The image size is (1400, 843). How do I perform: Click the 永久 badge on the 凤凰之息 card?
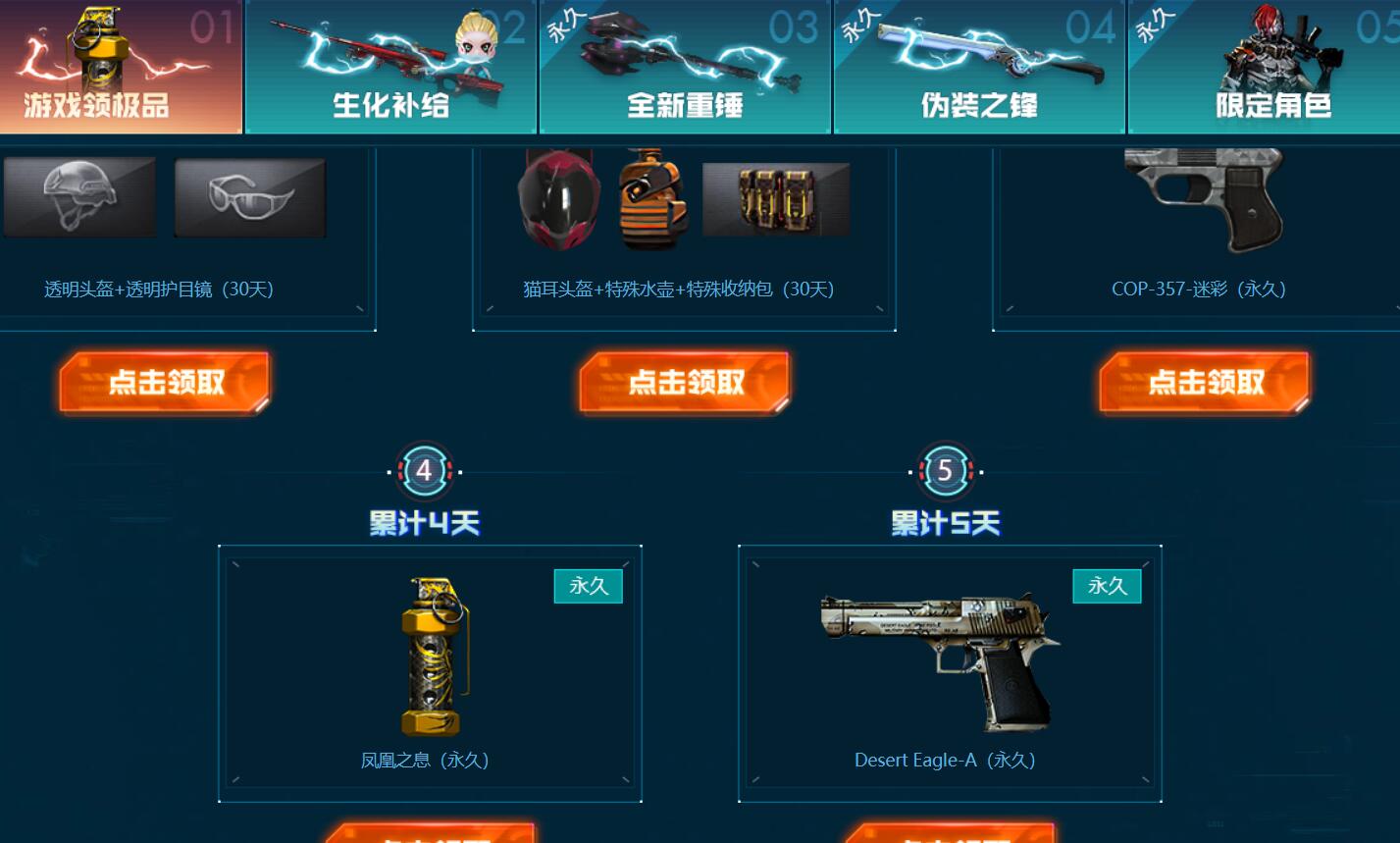[588, 585]
